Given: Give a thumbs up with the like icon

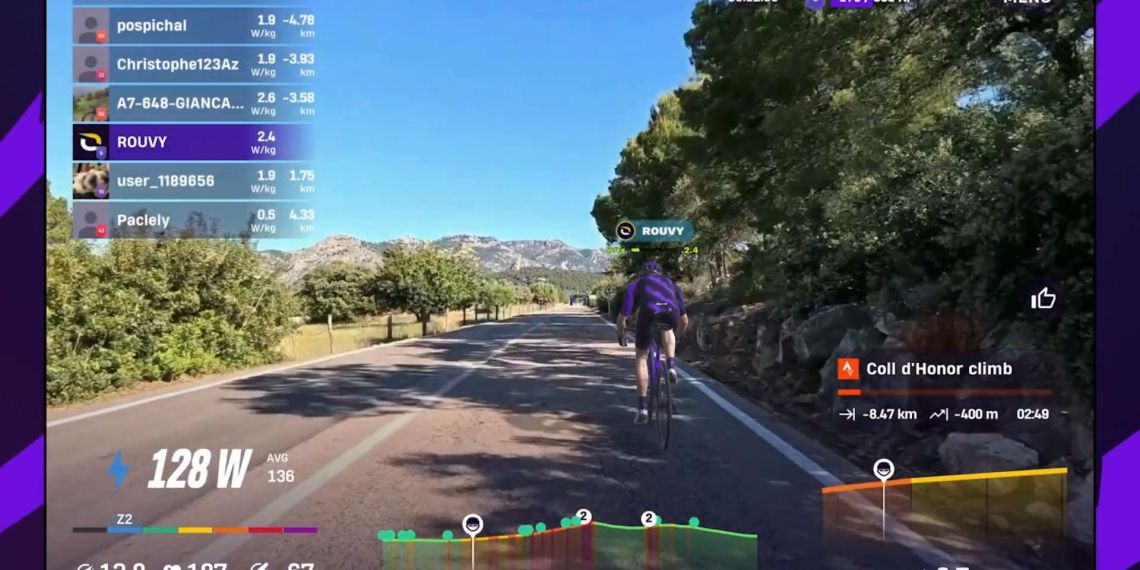Looking at the screenshot, I should 1043,298.
